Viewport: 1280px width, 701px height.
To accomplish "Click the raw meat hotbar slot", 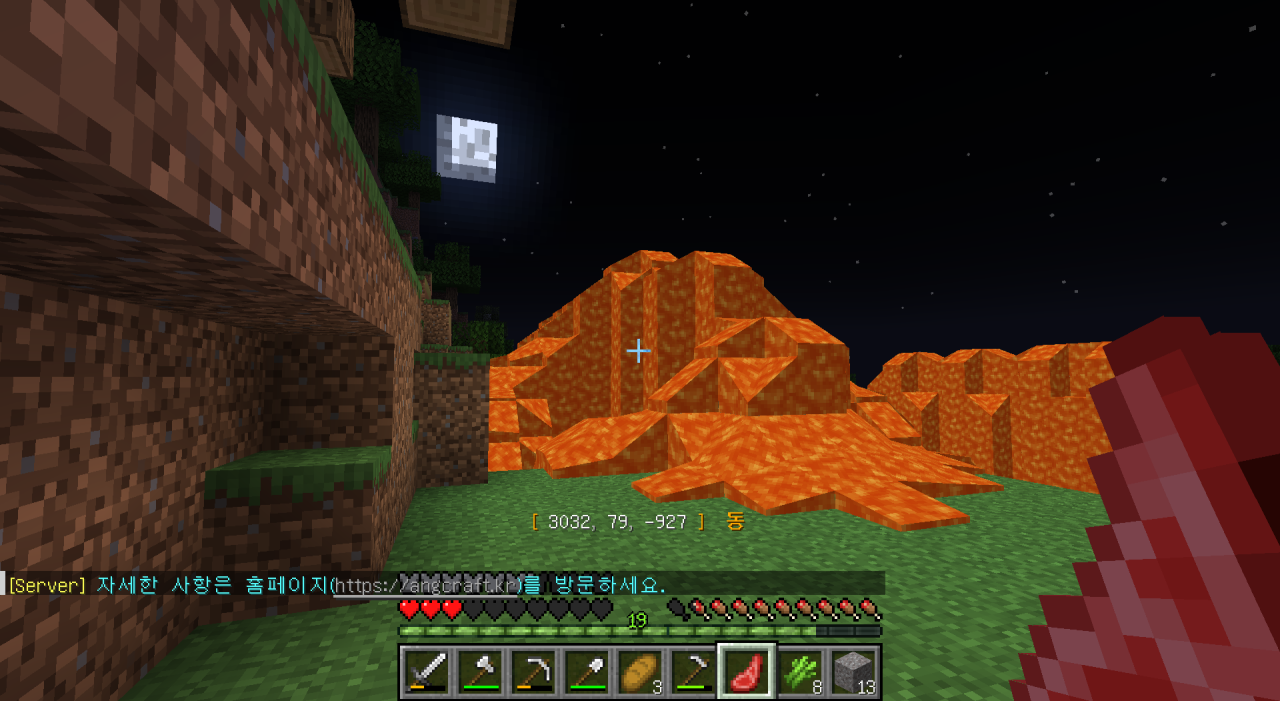I will point(746,672).
